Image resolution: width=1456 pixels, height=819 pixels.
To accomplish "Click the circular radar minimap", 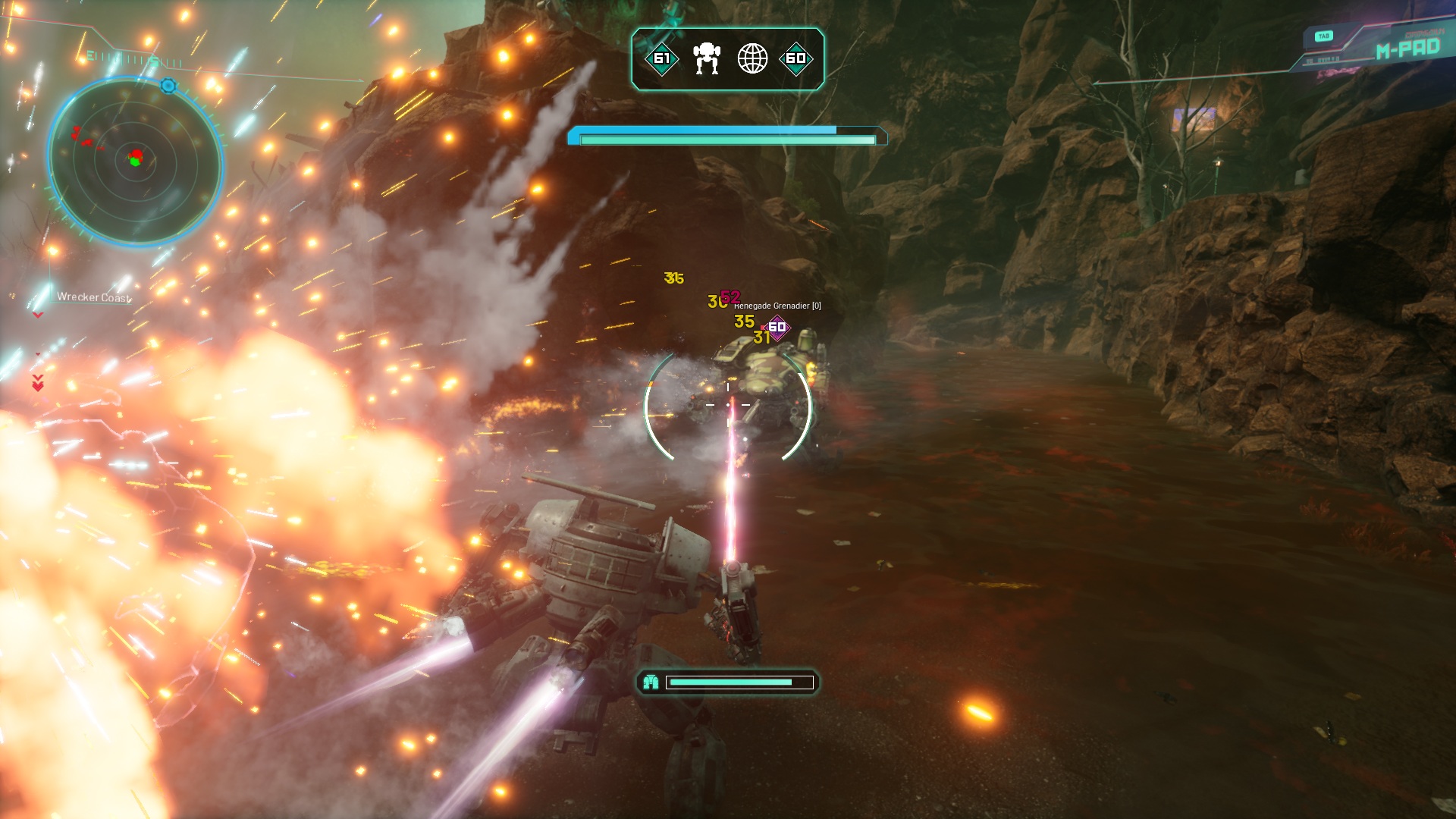I will click(135, 161).
